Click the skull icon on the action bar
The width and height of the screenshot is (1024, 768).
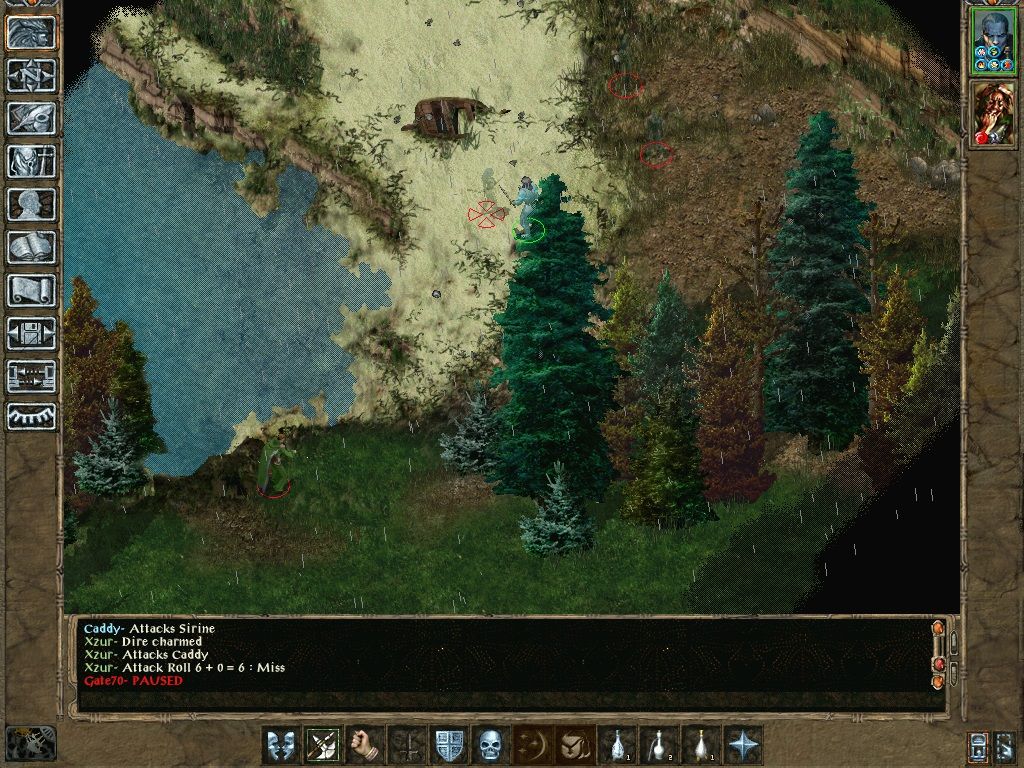click(490, 745)
